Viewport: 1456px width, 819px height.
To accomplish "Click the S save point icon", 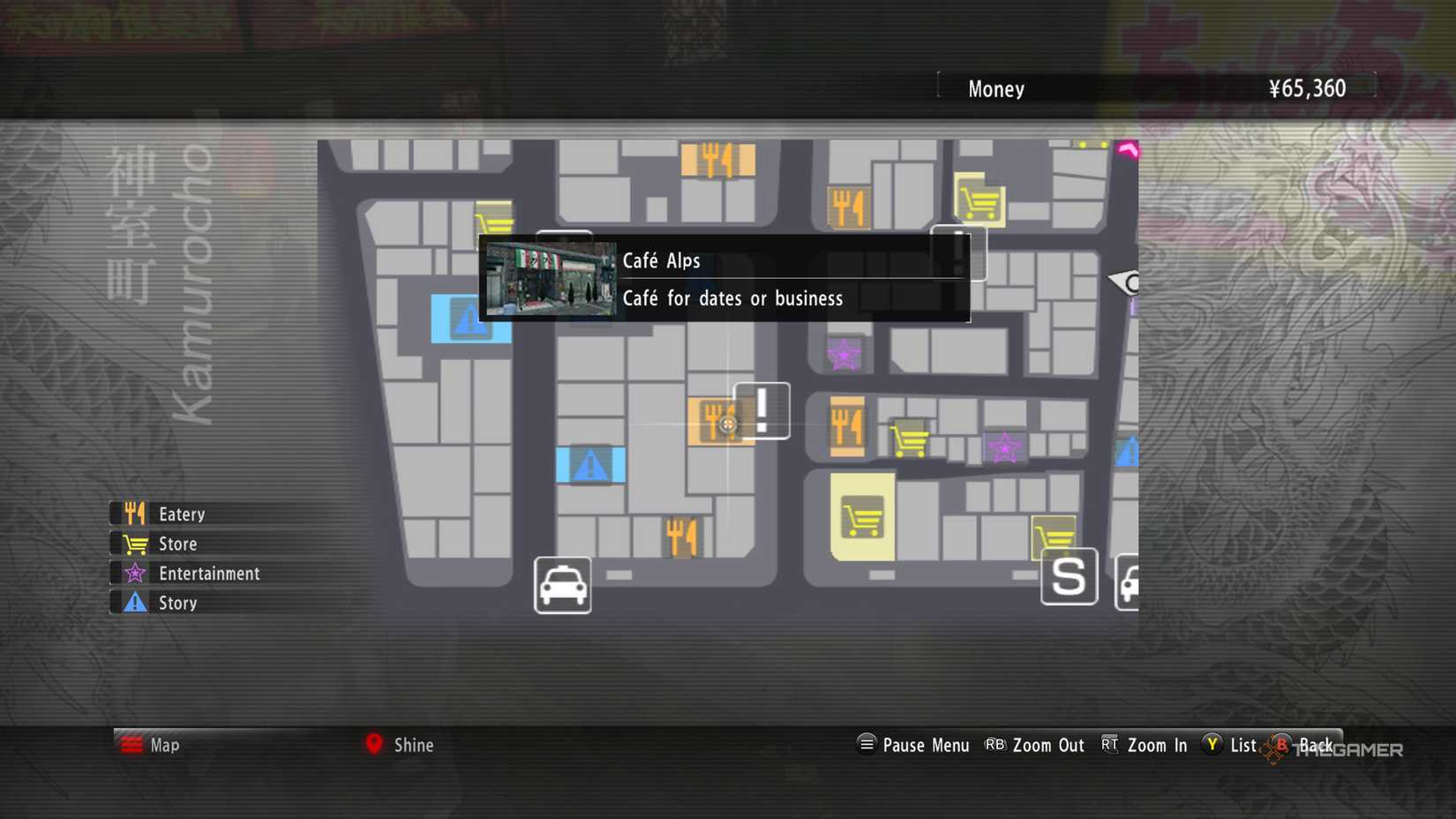I will (x=1069, y=576).
